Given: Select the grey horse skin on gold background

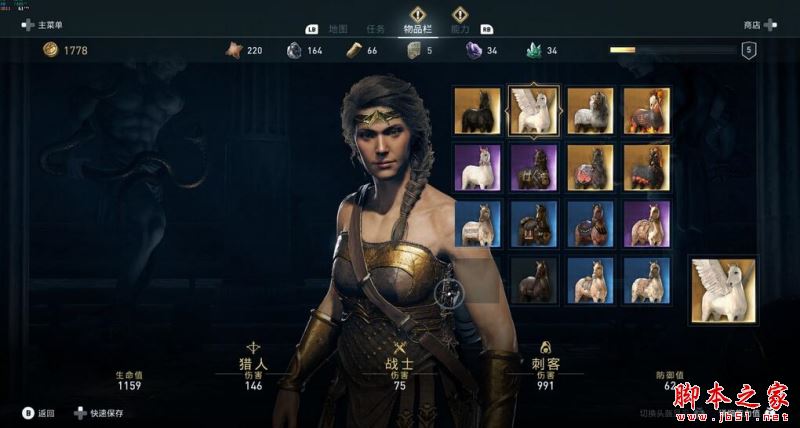Looking at the screenshot, I should 588,109.
